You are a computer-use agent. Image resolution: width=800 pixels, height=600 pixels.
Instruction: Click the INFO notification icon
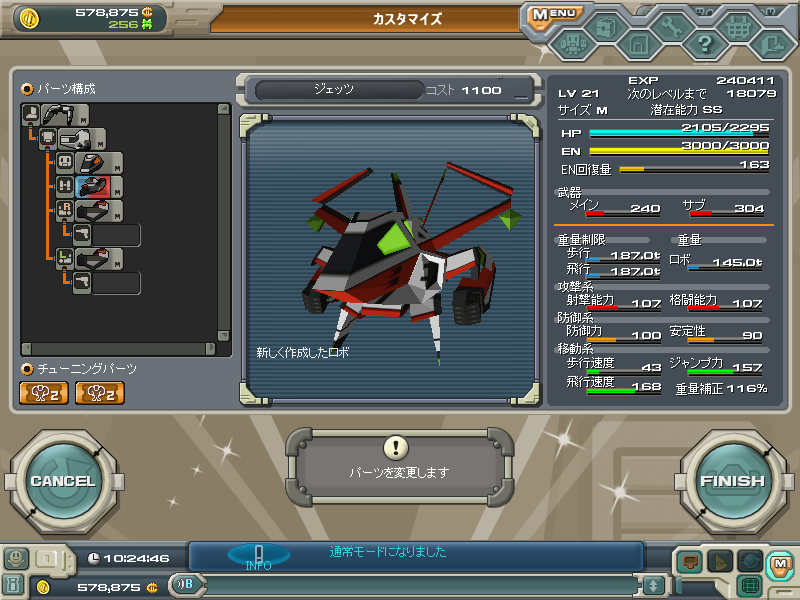click(x=258, y=556)
